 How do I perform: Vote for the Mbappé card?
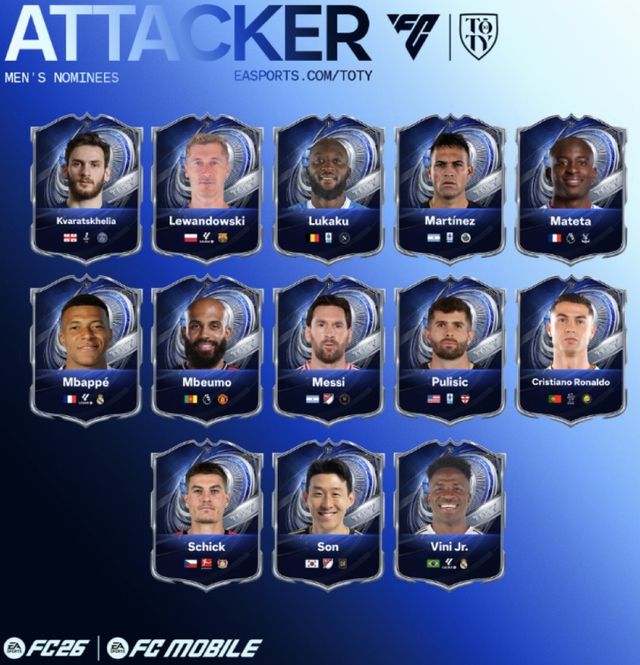click(87, 350)
